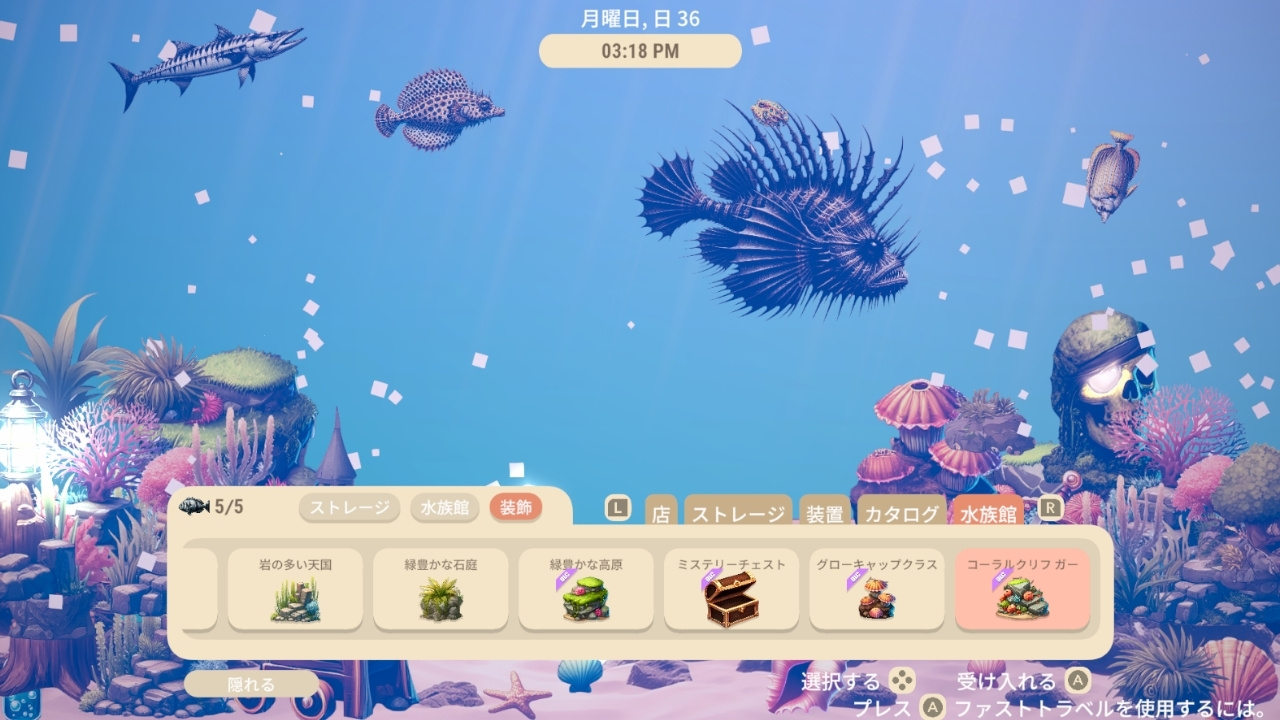Switch to the 装飾 tab
1280x720 pixels.
tap(515, 508)
